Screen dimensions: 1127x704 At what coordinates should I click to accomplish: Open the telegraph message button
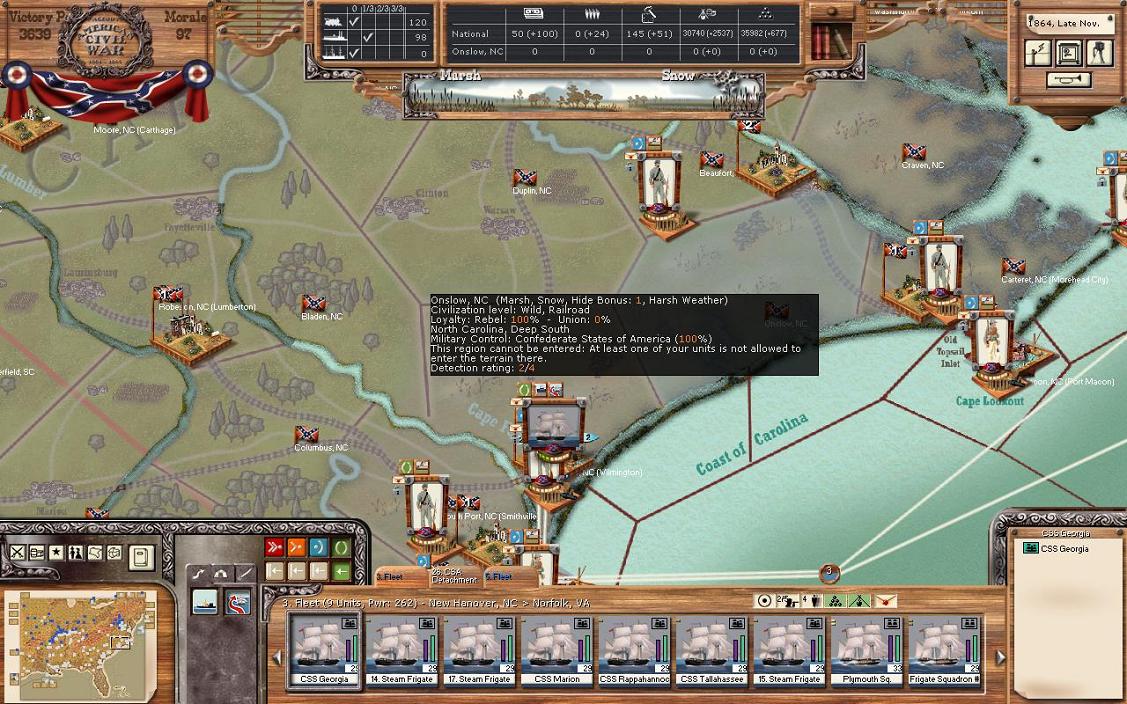pyautogui.click(x=1038, y=53)
